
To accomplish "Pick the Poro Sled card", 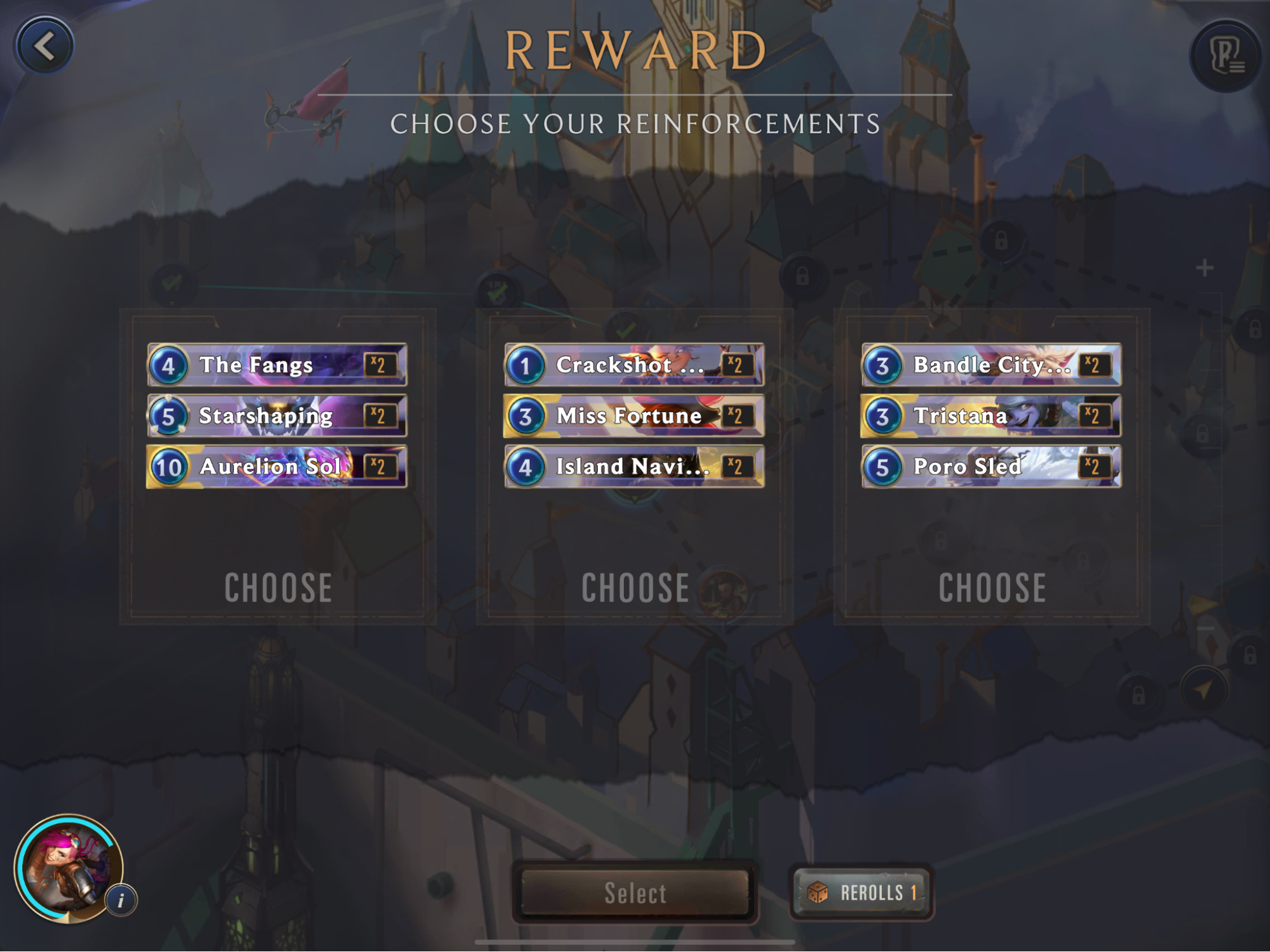I will [991, 467].
